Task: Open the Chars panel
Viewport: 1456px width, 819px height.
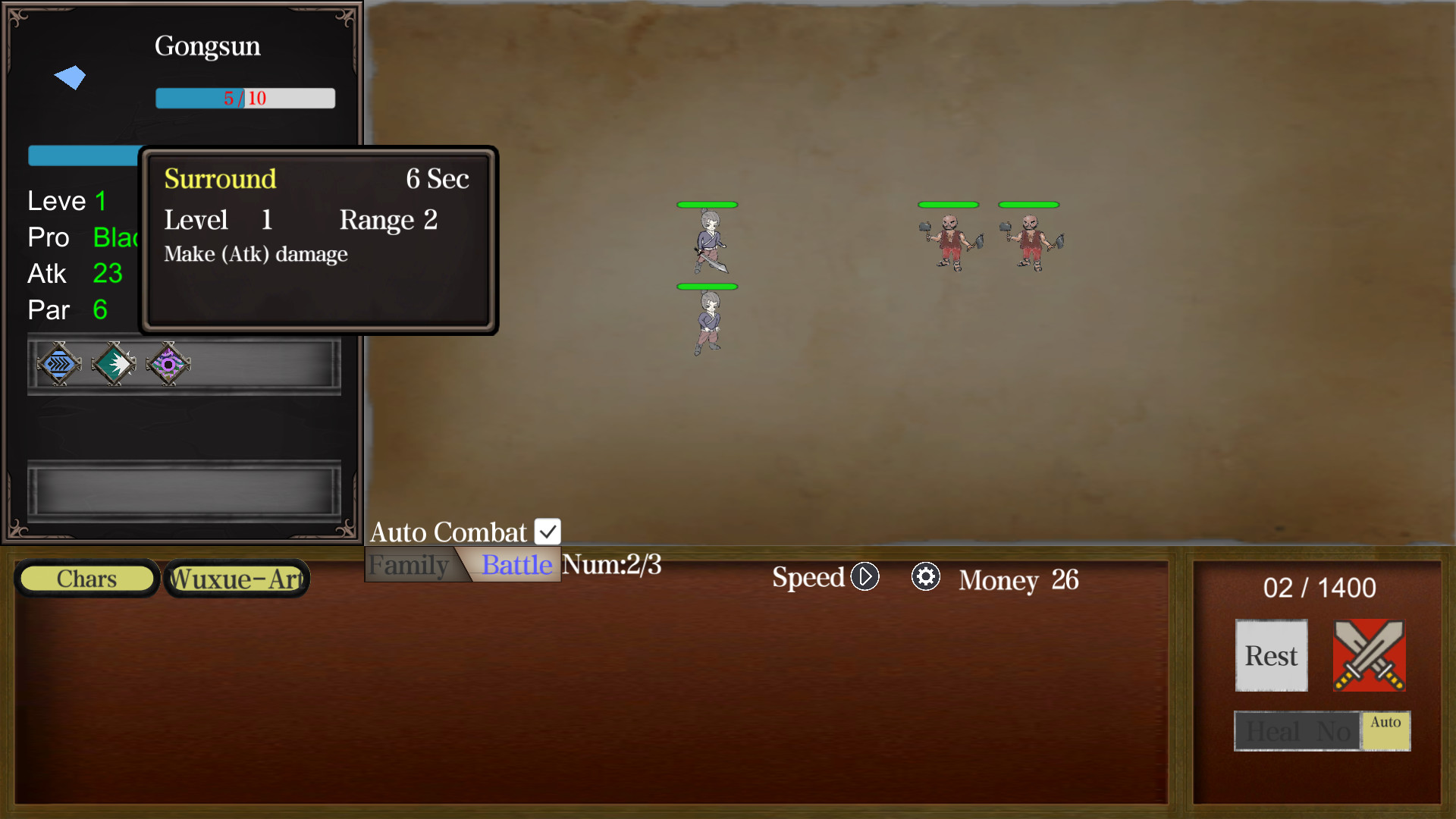Action: click(86, 578)
